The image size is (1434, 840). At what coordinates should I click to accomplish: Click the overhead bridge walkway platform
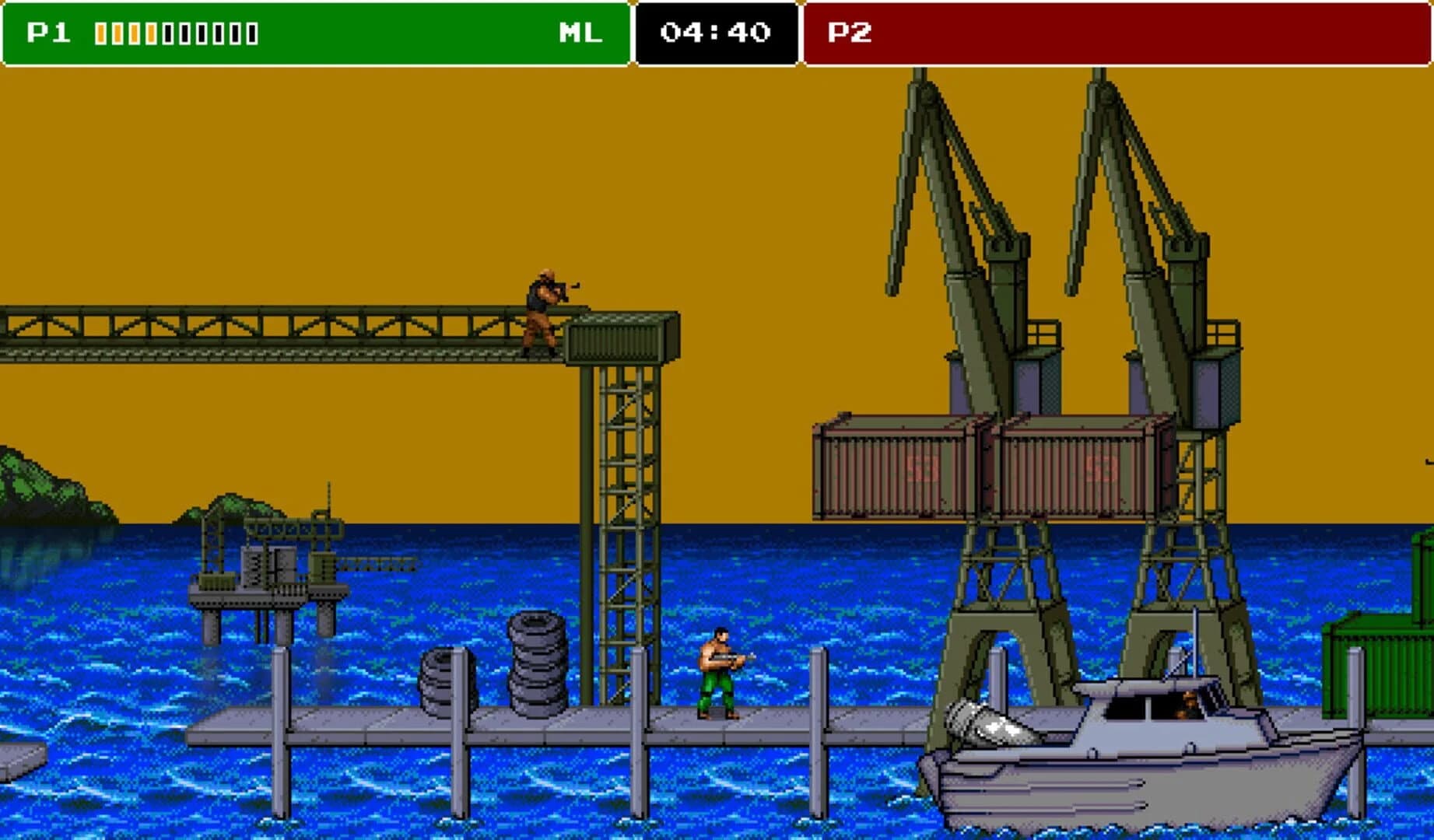coord(311,334)
